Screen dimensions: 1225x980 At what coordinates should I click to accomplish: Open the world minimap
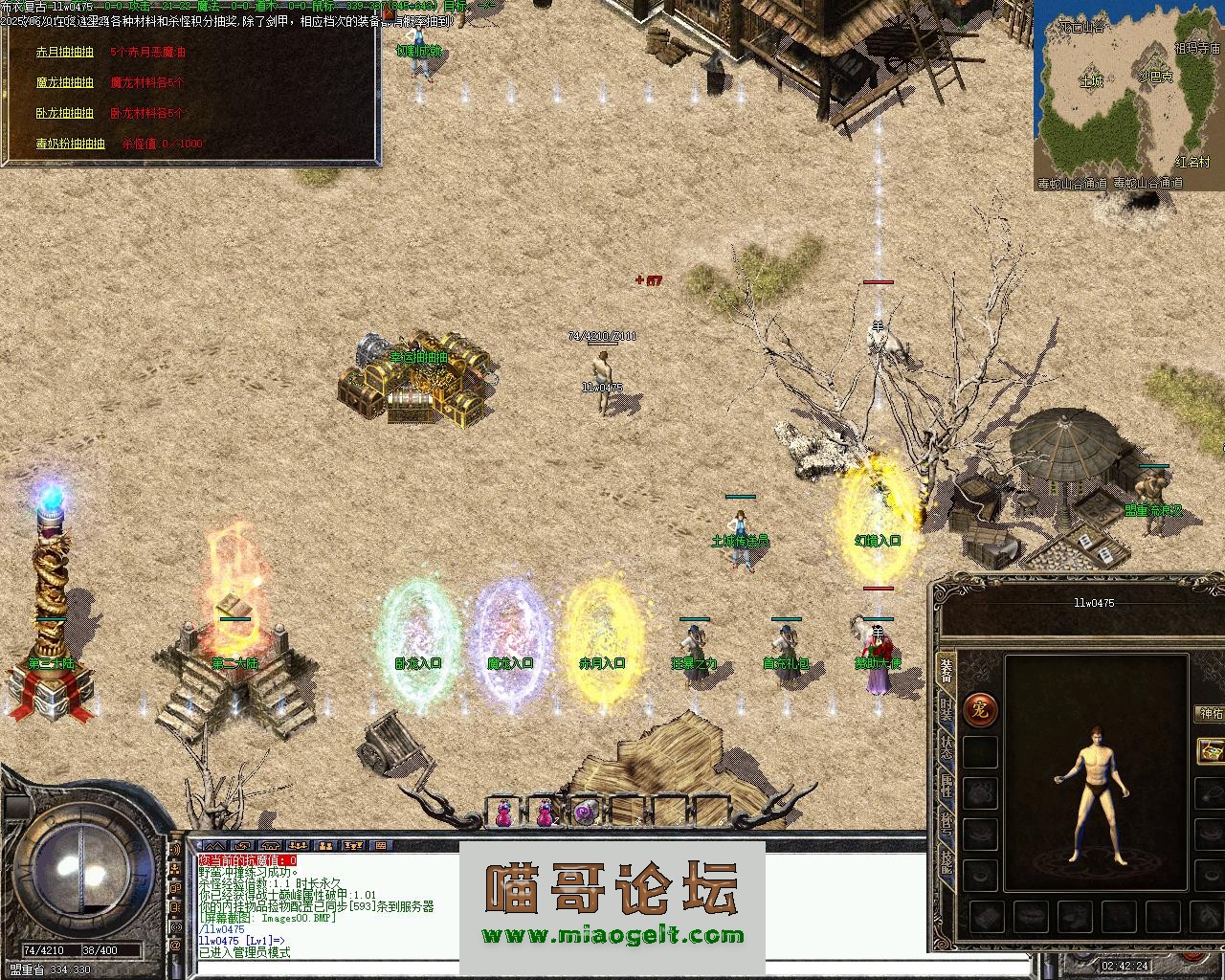[x=1128, y=95]
